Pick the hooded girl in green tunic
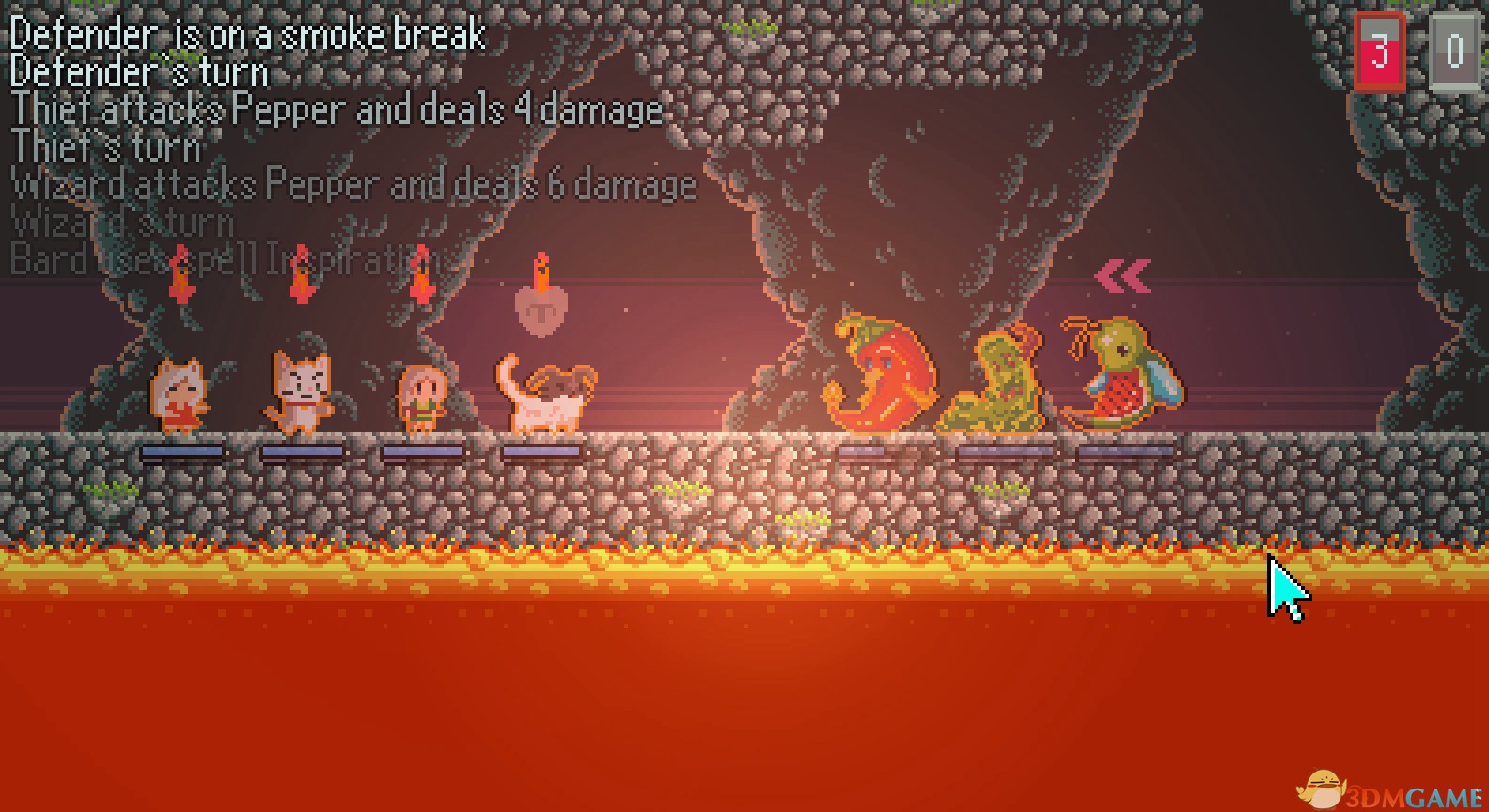 (x=421, y=398)
